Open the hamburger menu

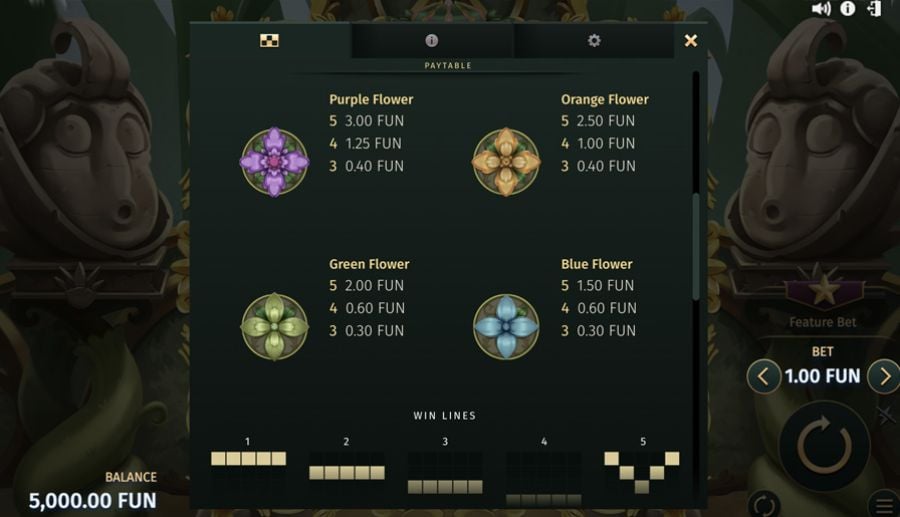click(x=885, y=504)
